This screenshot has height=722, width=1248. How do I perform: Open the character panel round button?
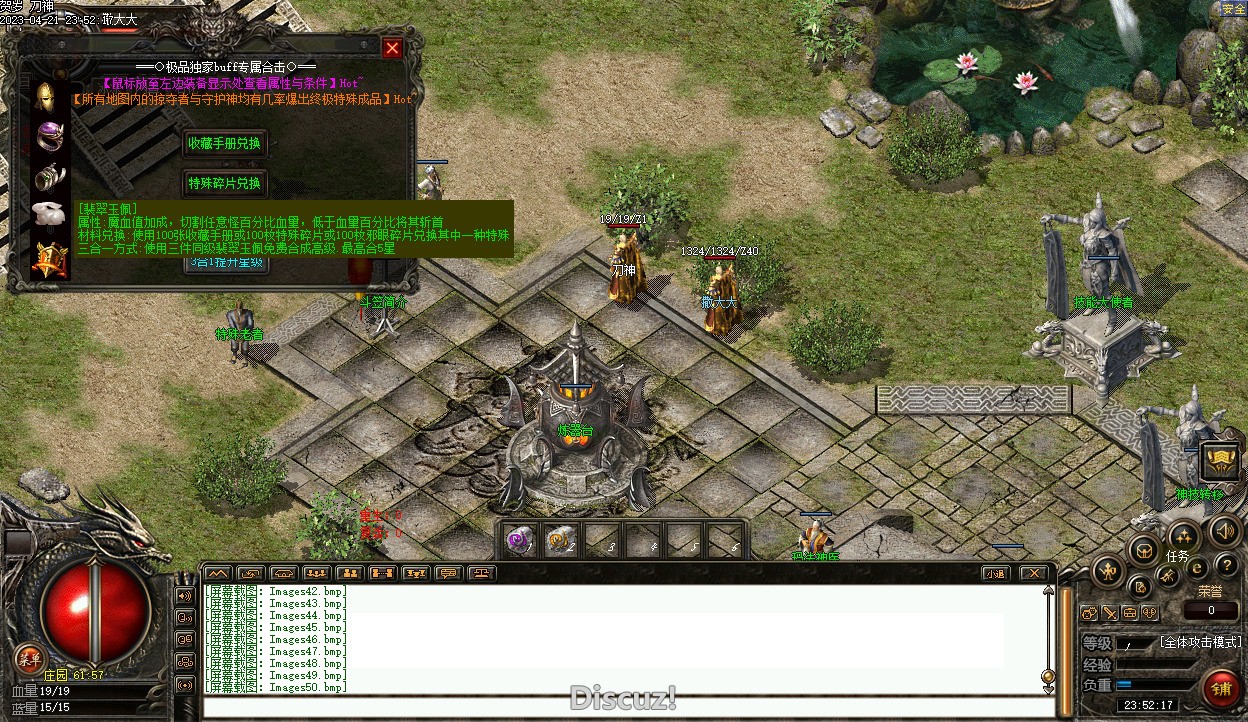coord(1108,571)
